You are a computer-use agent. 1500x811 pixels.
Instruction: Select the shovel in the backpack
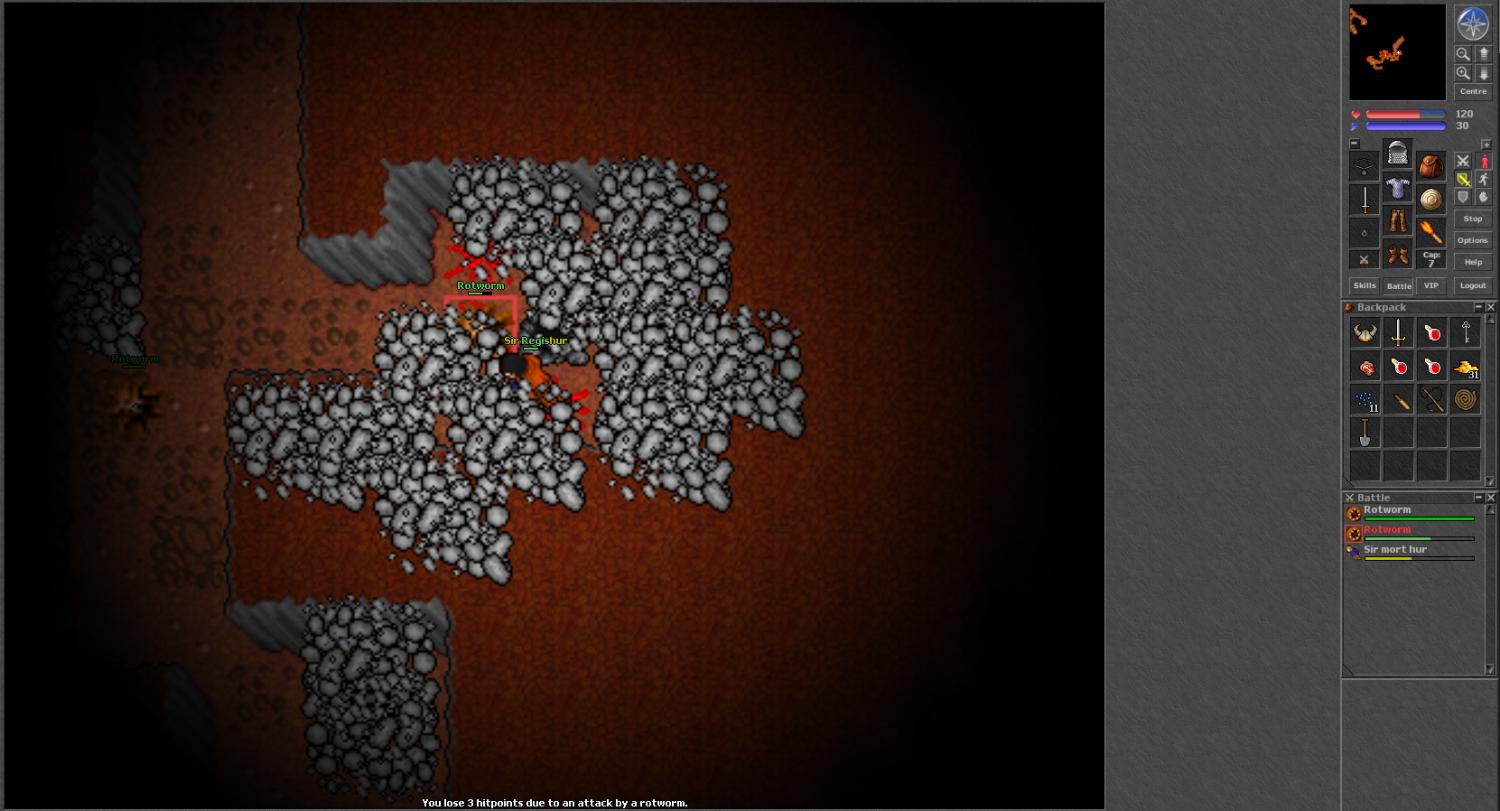1365,433
